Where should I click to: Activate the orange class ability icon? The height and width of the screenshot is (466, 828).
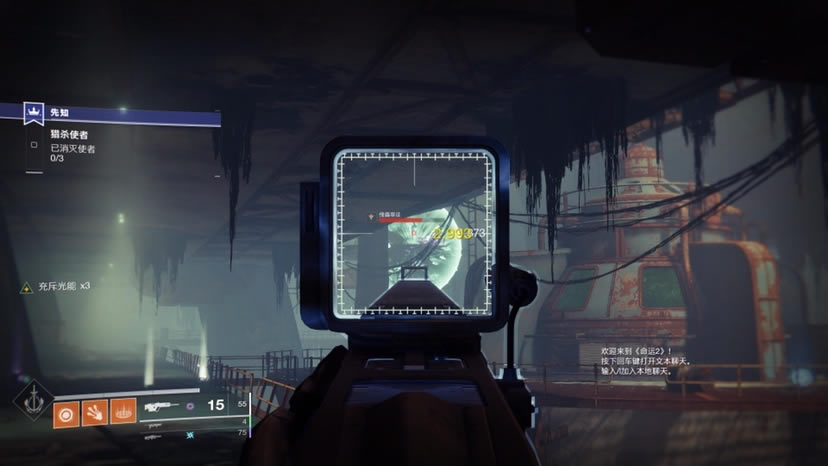click(123, 410)
